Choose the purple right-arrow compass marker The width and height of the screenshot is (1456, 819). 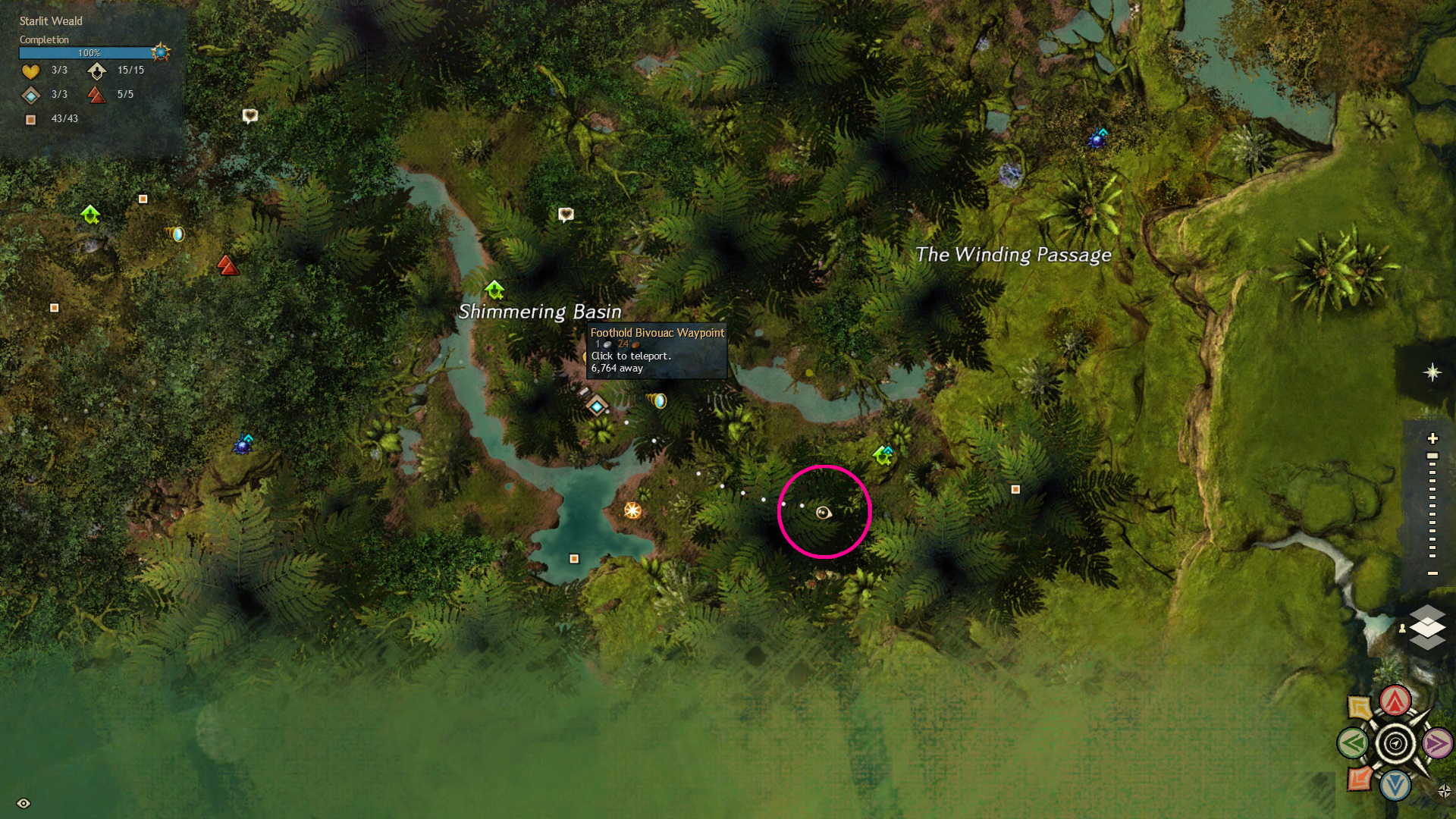[x=1436, y=744]
